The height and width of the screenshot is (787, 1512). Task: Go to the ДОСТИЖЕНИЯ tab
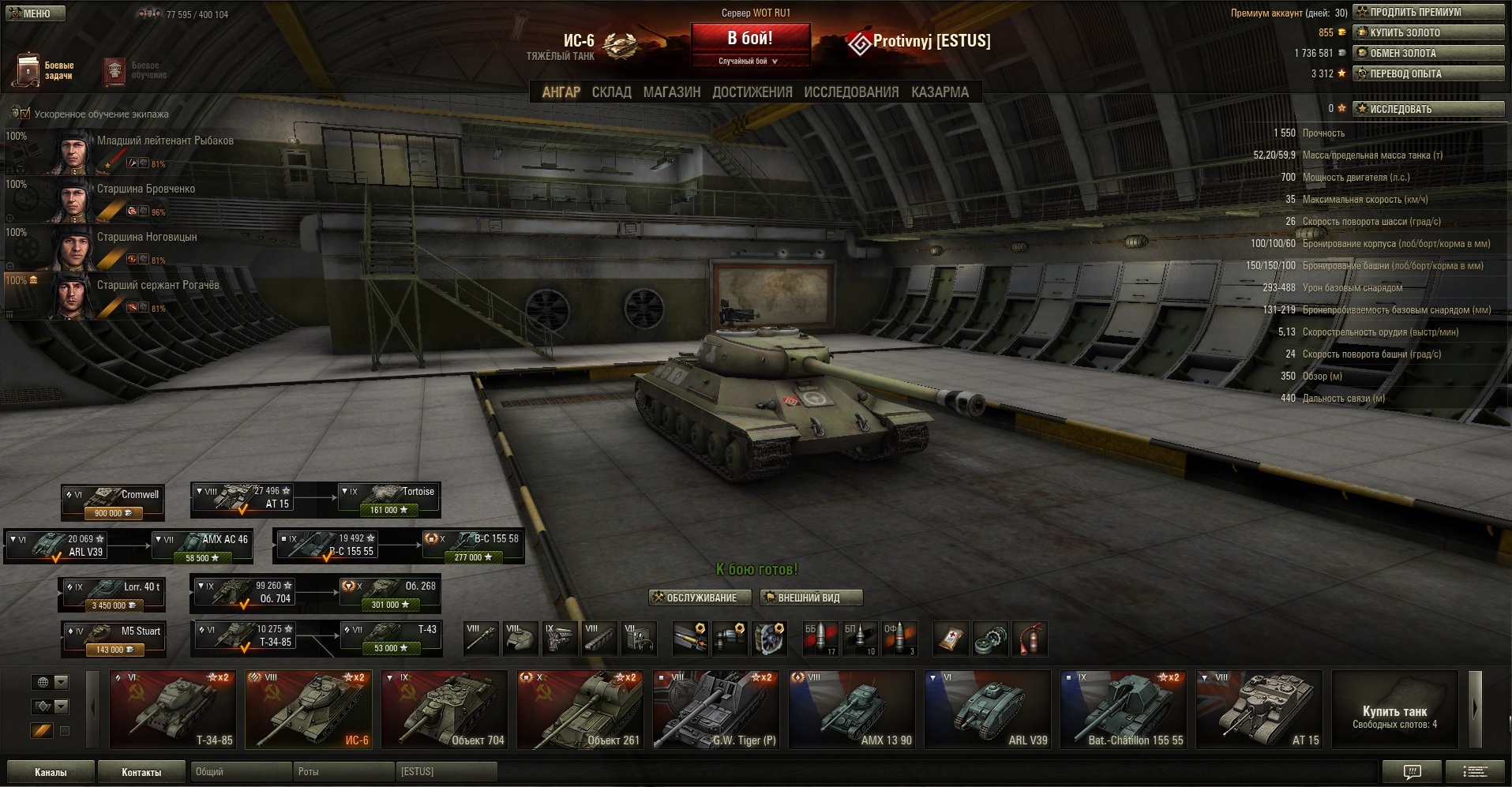(752, 92)
